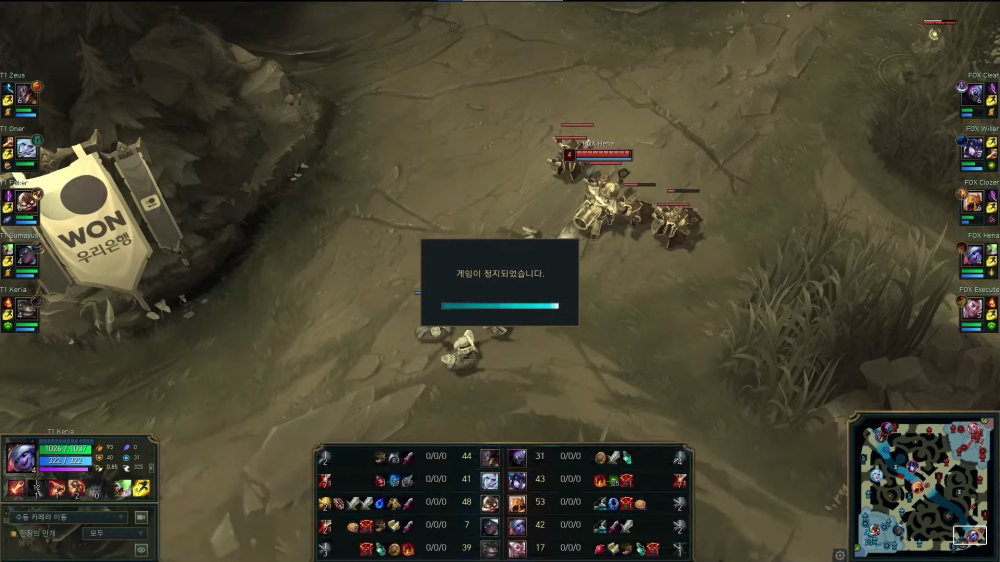This screenshot has width=1000, height=562.
Task: Select T1 Oner's portrait
Action: [x=26, y=149]
